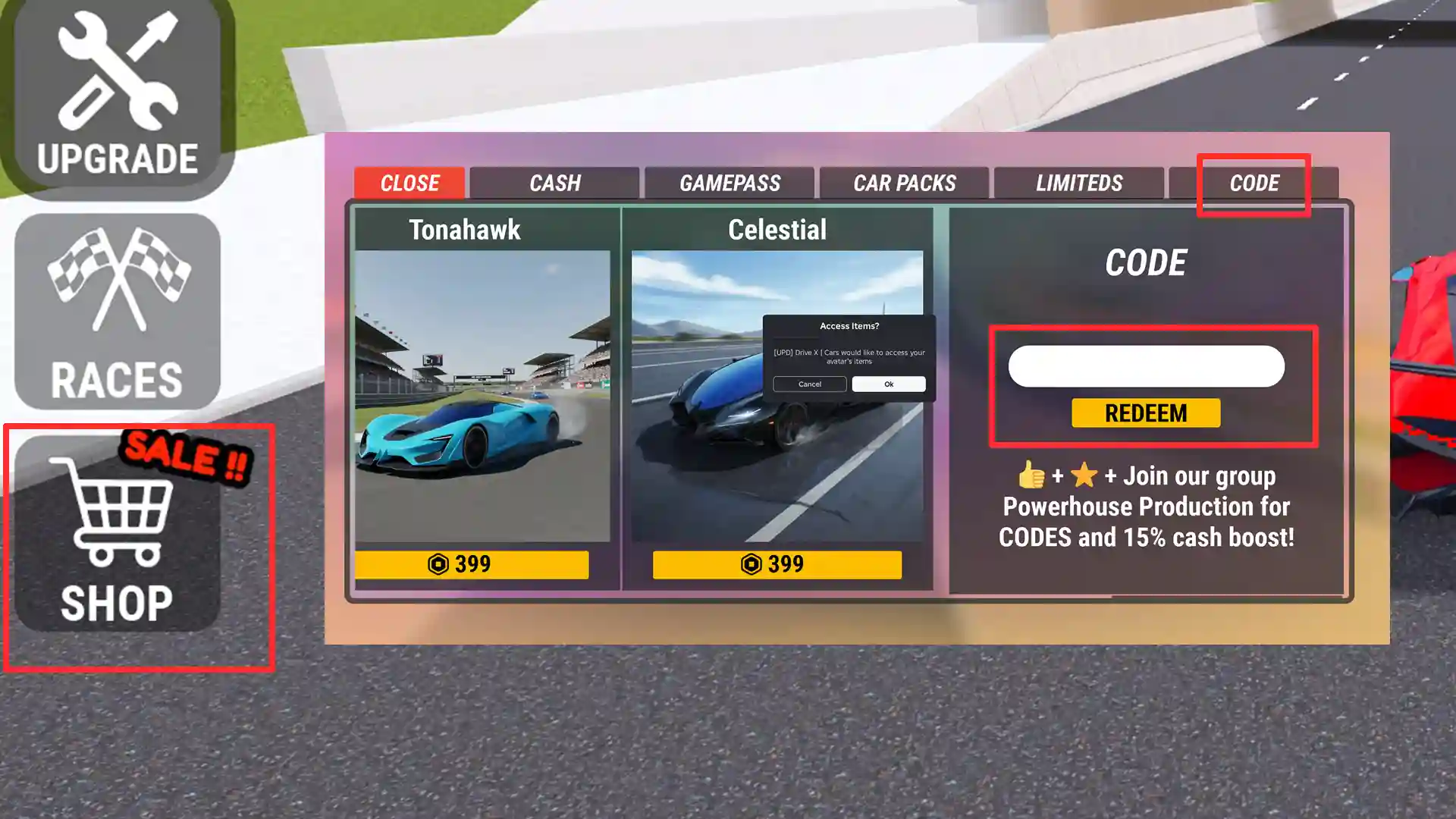Click the star emoji in the CODE panel
The width and height of the screenshot is (1456, 819).
point(1084,476)
